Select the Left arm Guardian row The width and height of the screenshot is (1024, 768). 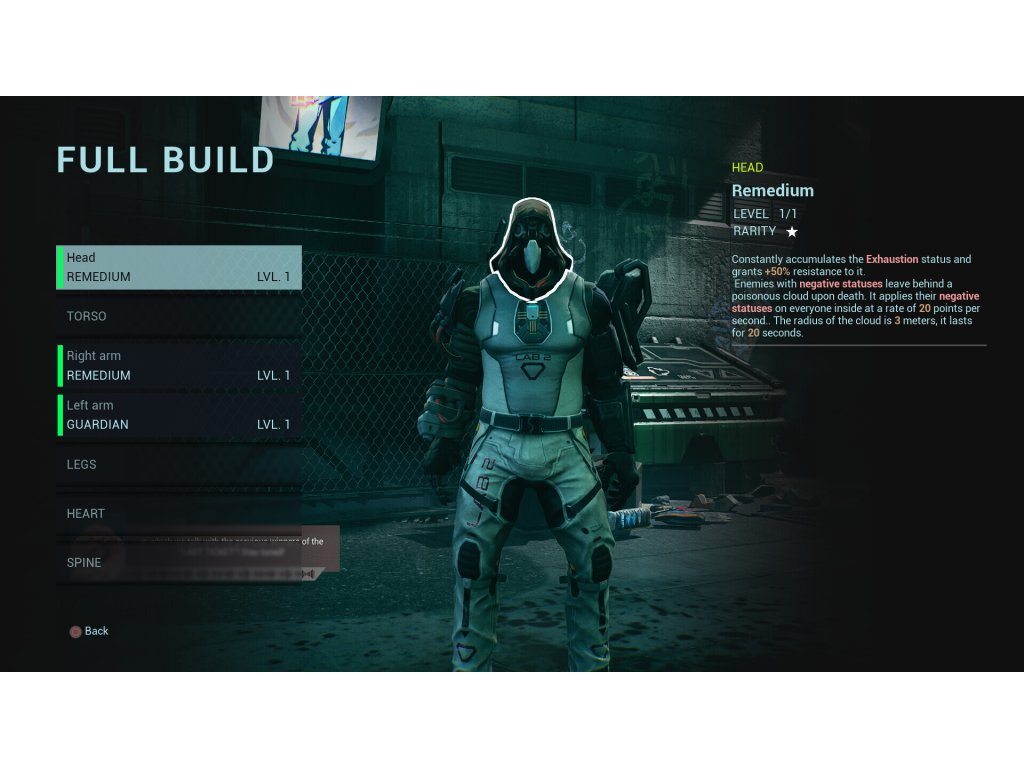point(179,415)
